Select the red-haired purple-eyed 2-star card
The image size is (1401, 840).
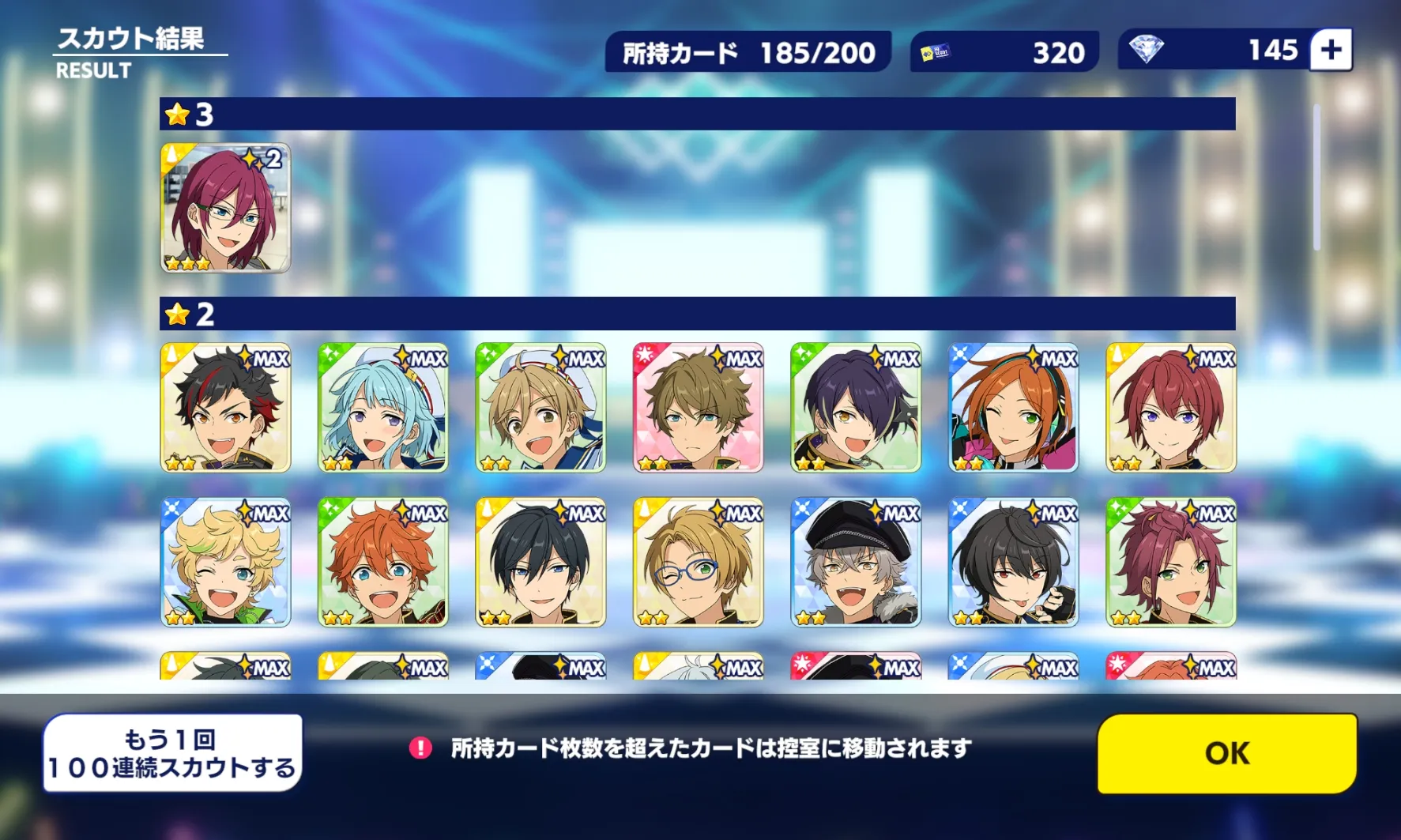click(1171, 408)
